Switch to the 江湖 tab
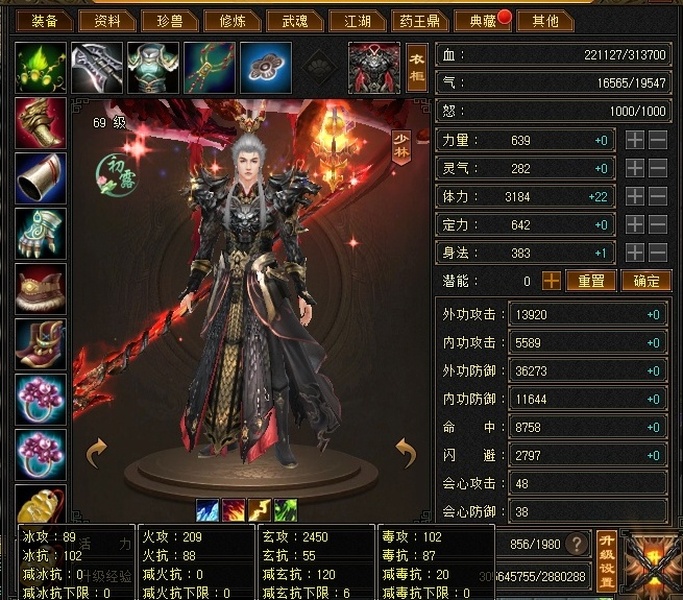 click(357, 20)
